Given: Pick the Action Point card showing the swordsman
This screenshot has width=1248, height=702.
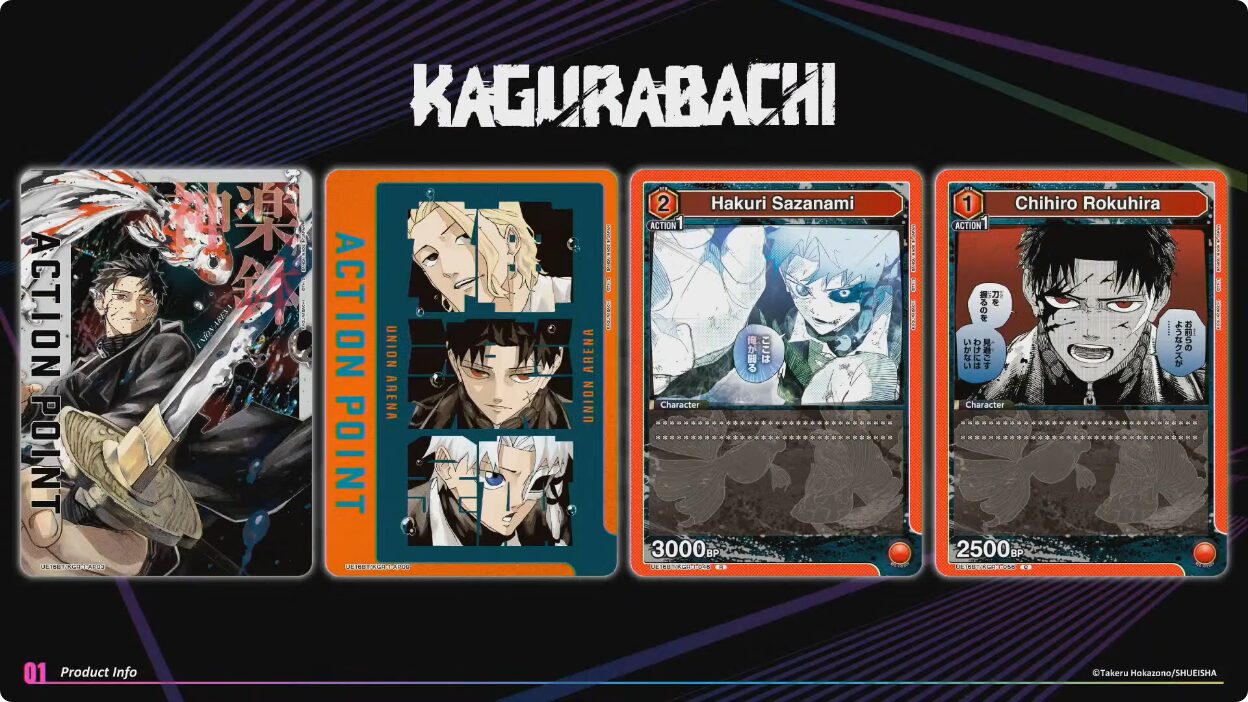Looking at the screenshot, I should point(166,372).
